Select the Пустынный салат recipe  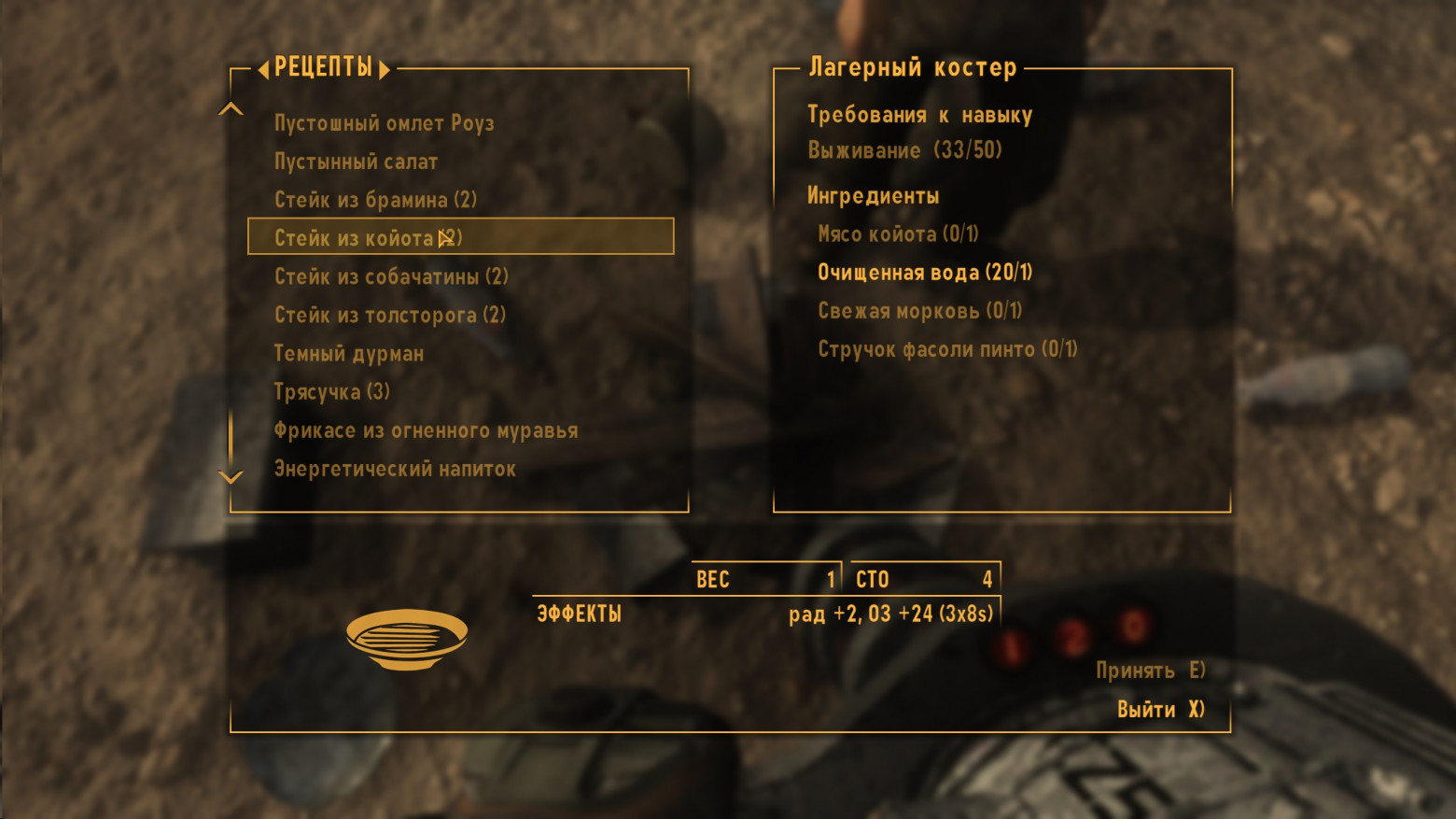click(356, 161)
